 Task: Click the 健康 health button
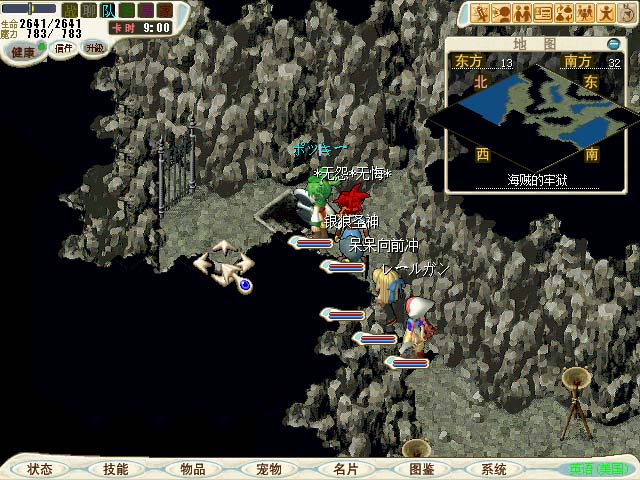[x=23, y=50]
